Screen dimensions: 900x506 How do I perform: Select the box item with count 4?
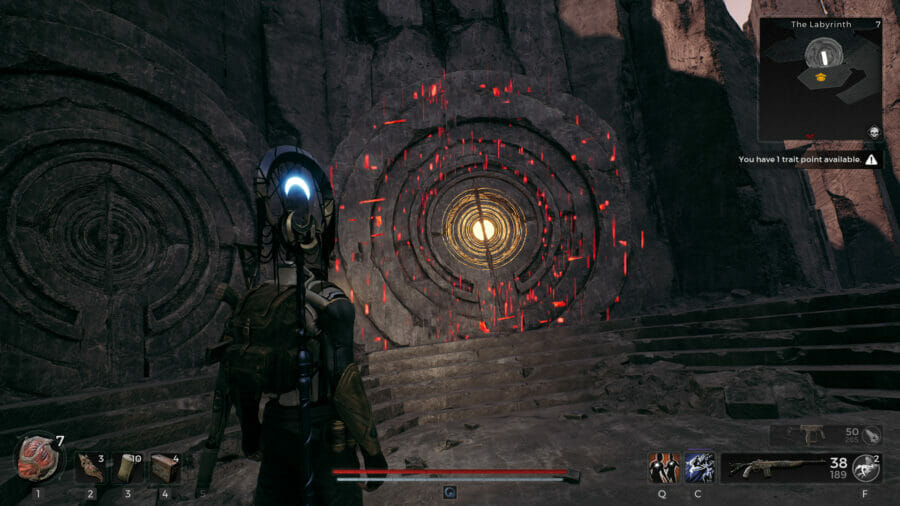[164, 467]
